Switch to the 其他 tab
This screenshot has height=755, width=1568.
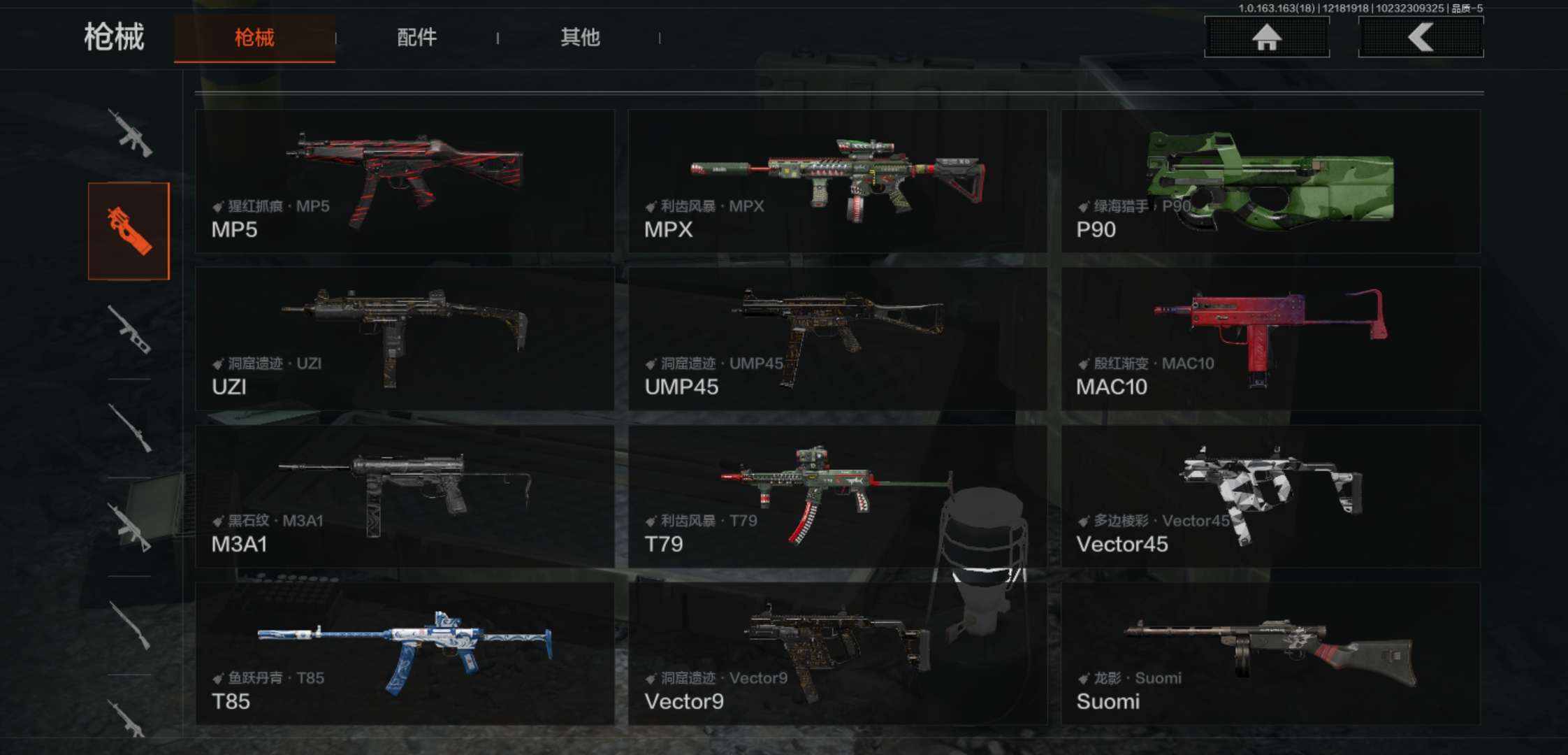tap(580, 38)
